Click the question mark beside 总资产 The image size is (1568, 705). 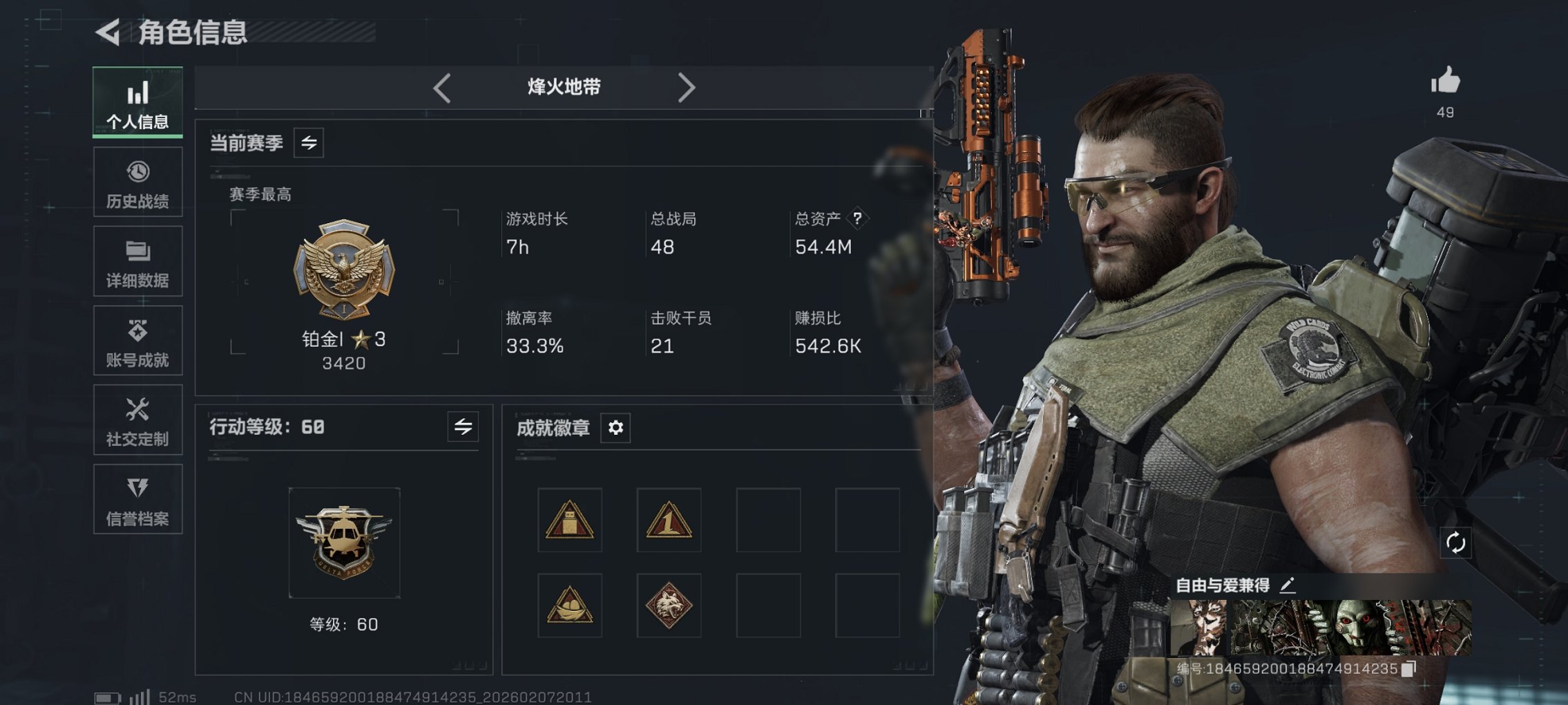[856, 219]
